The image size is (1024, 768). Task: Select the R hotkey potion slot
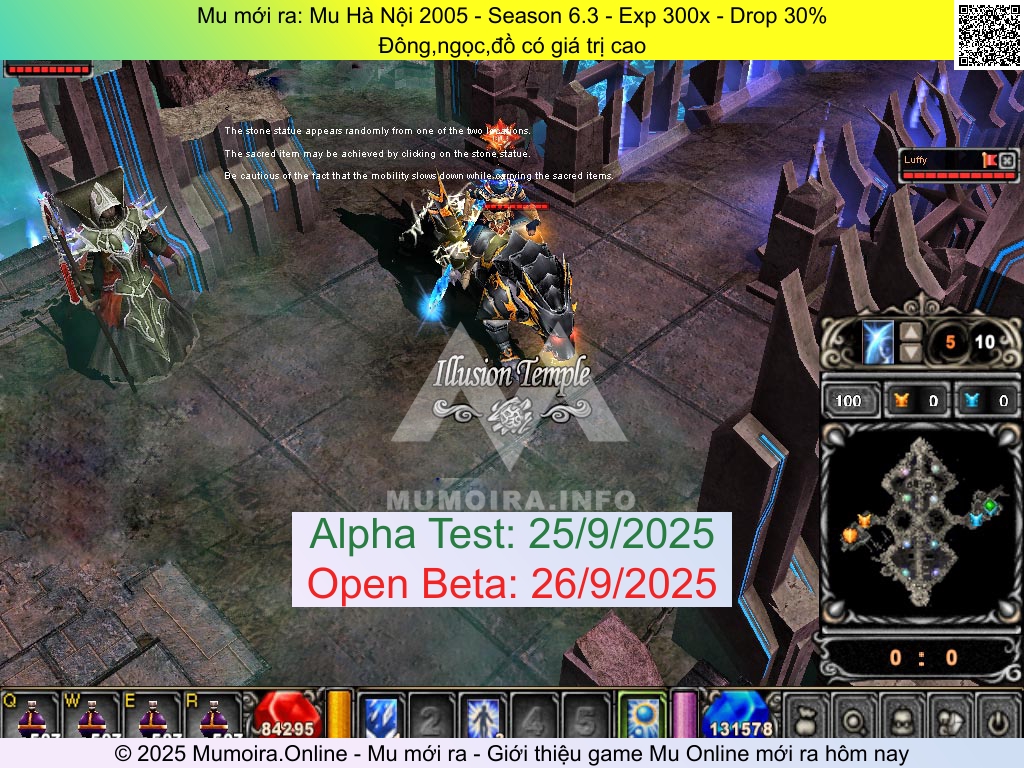[212, 716]
